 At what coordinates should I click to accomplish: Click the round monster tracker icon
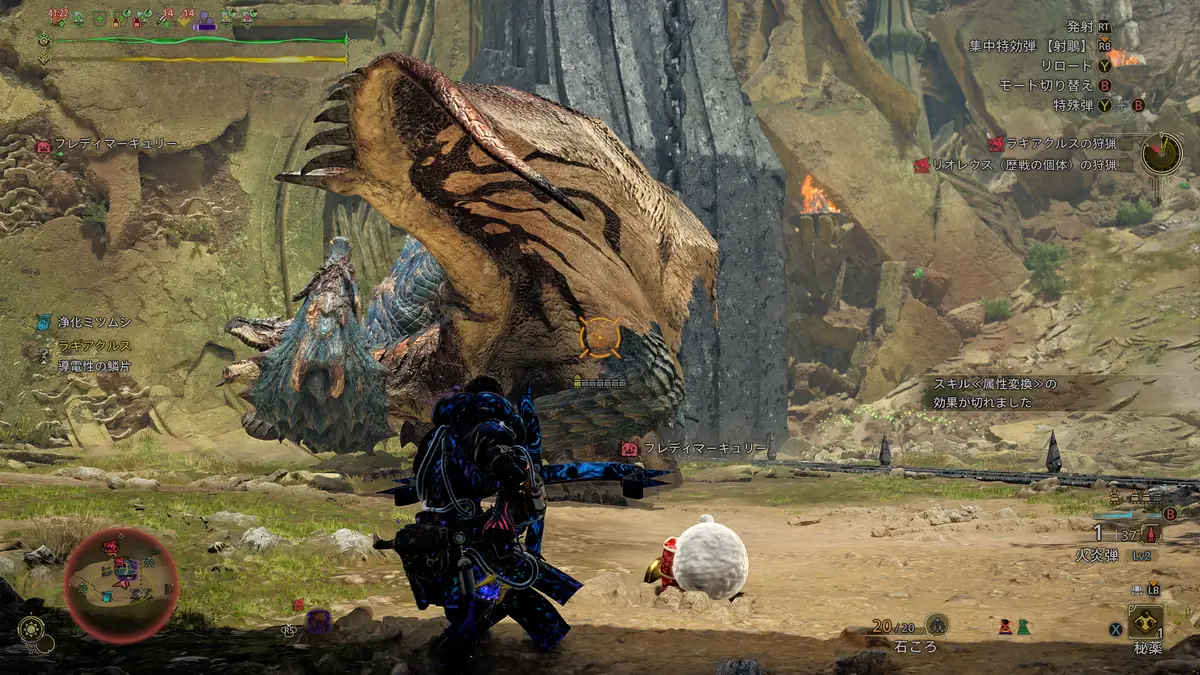[1162, 153]
